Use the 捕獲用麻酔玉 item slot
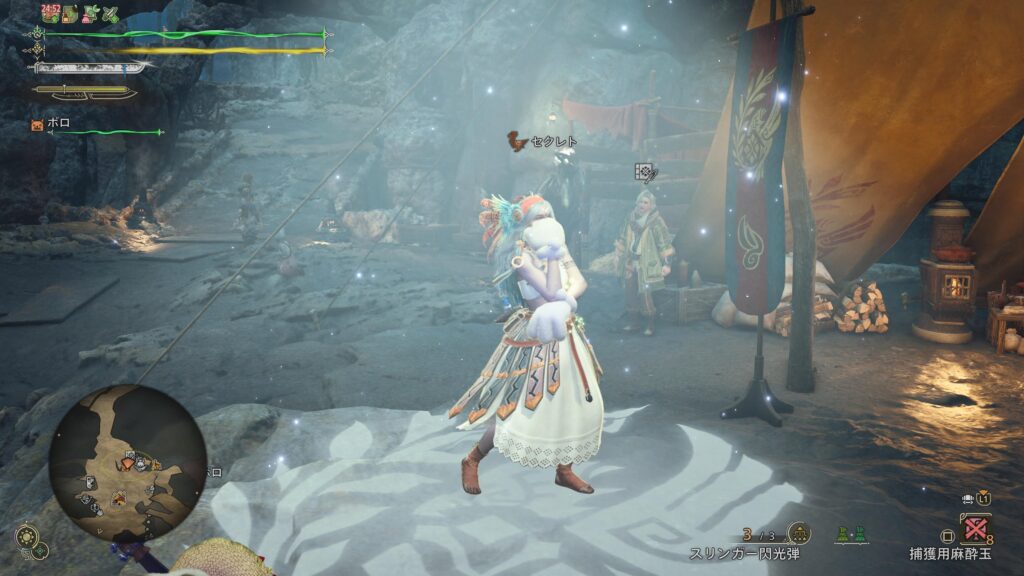This screenshot has width=1024, height=576. pos(975,529)
